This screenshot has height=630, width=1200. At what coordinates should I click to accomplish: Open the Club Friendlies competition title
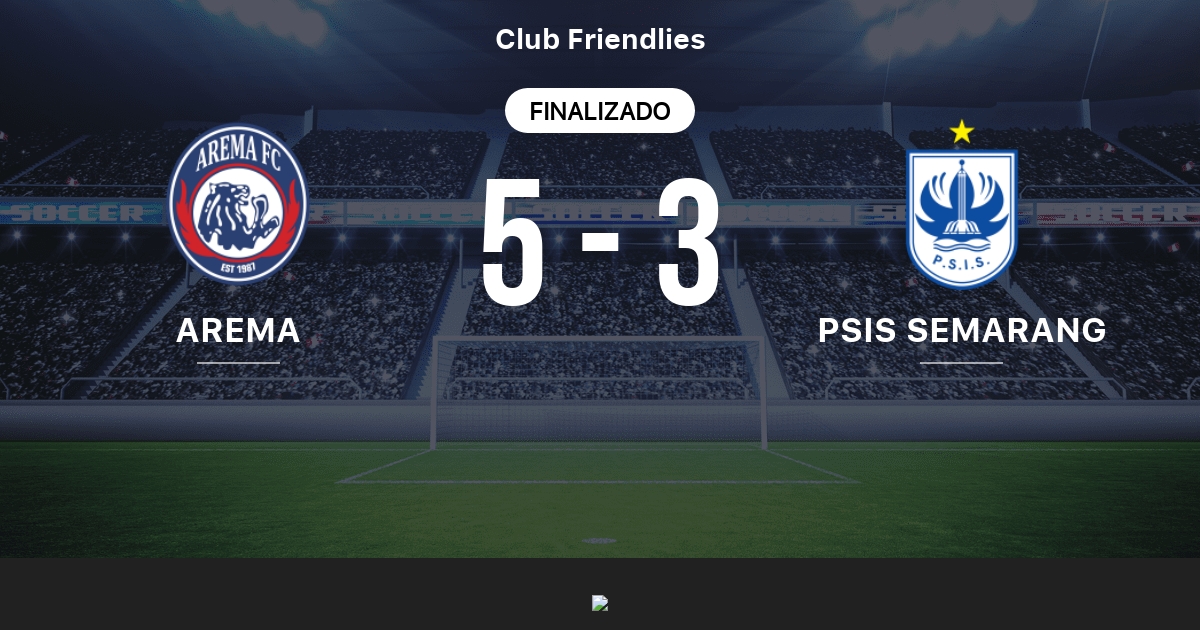tap(600, 39)
